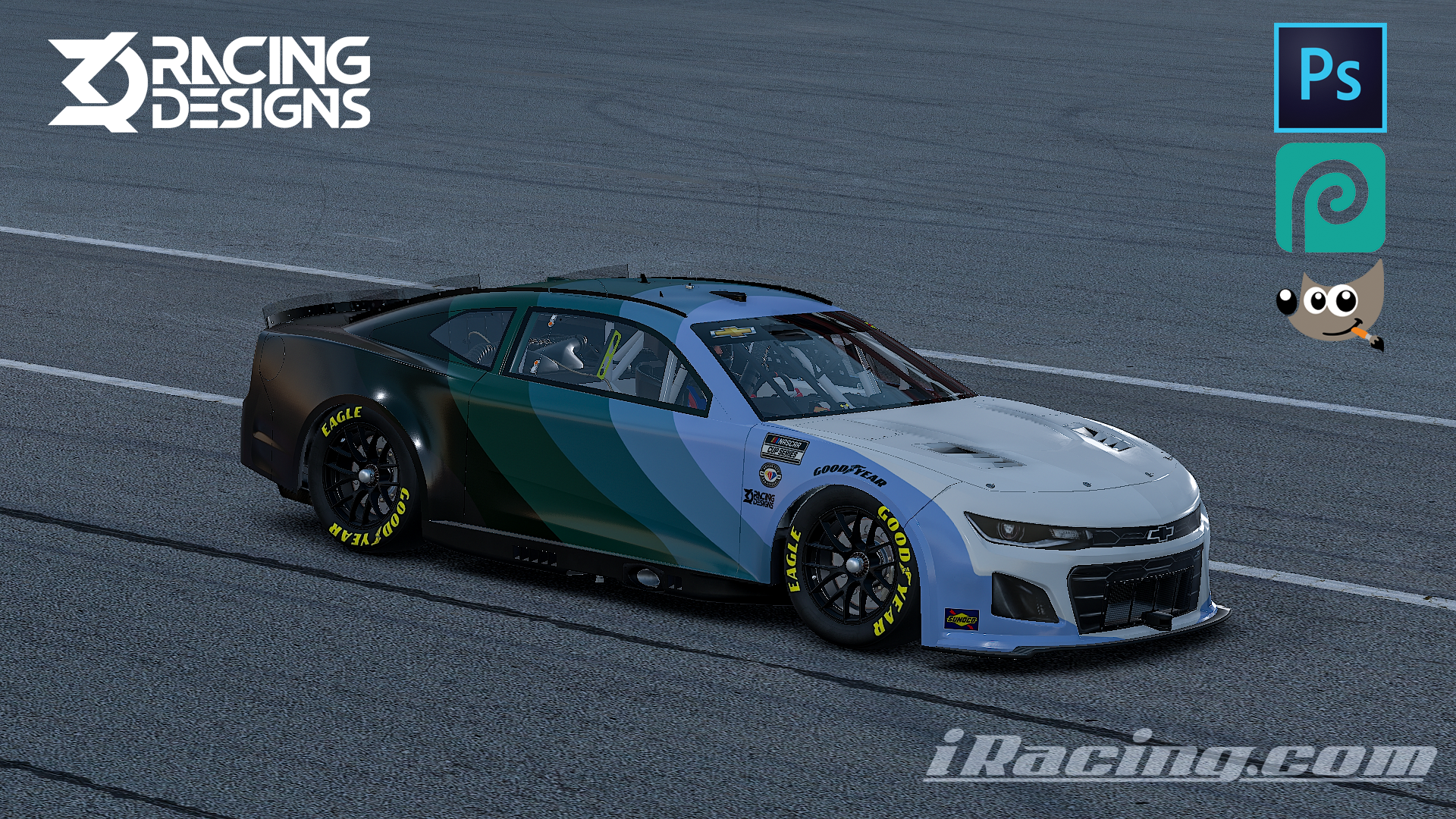Open the iRacing.com watermark link
The image size is (1456, 819).
(x=1179, y=755)
